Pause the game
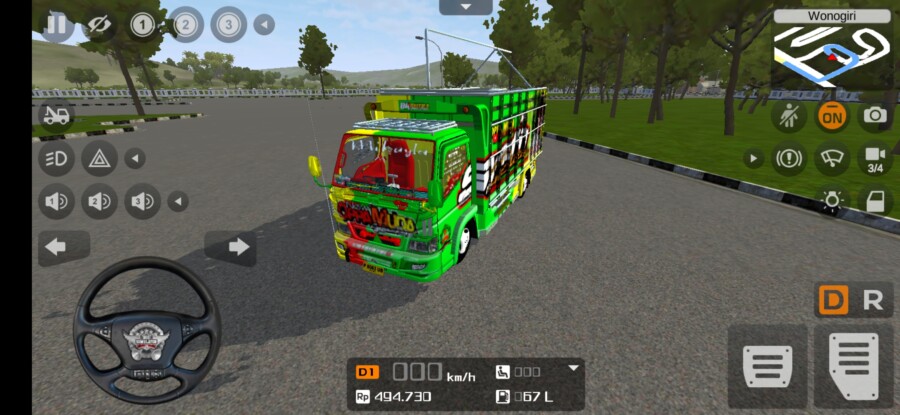The image size is (900, 415). click(57, 24)
